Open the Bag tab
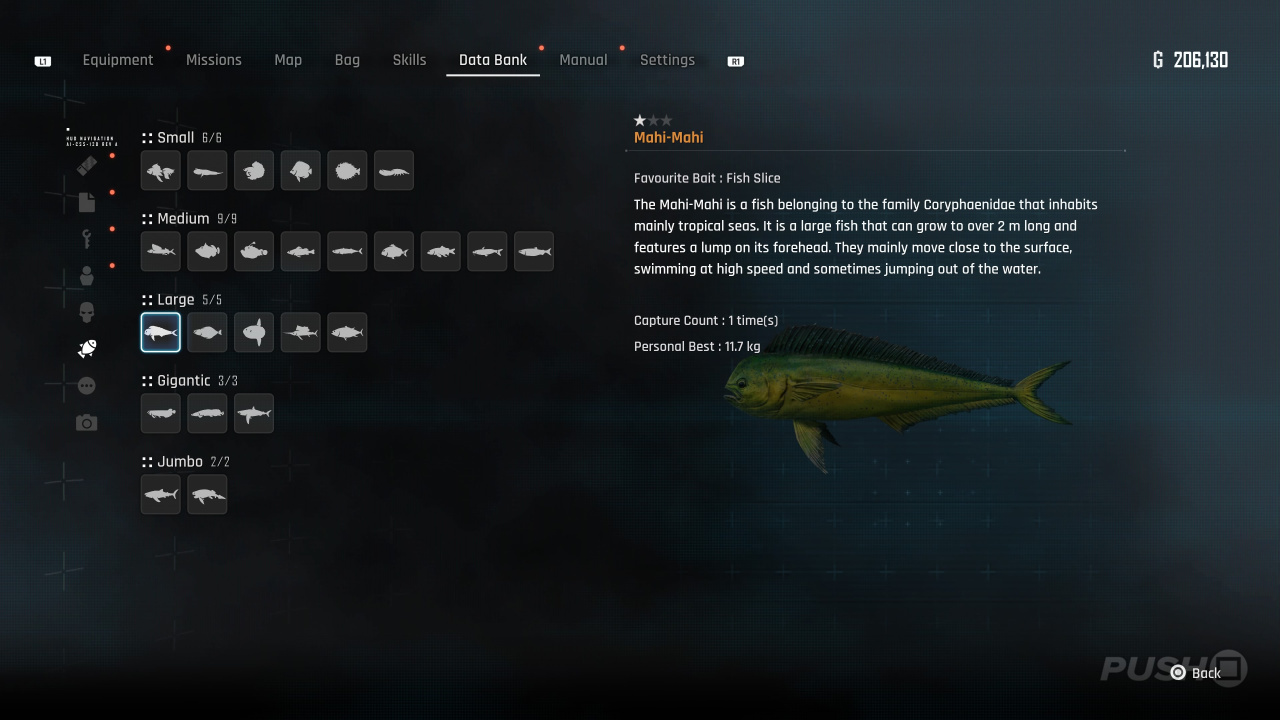Viewport: 1280px width, 720px height. coord(347,60)
